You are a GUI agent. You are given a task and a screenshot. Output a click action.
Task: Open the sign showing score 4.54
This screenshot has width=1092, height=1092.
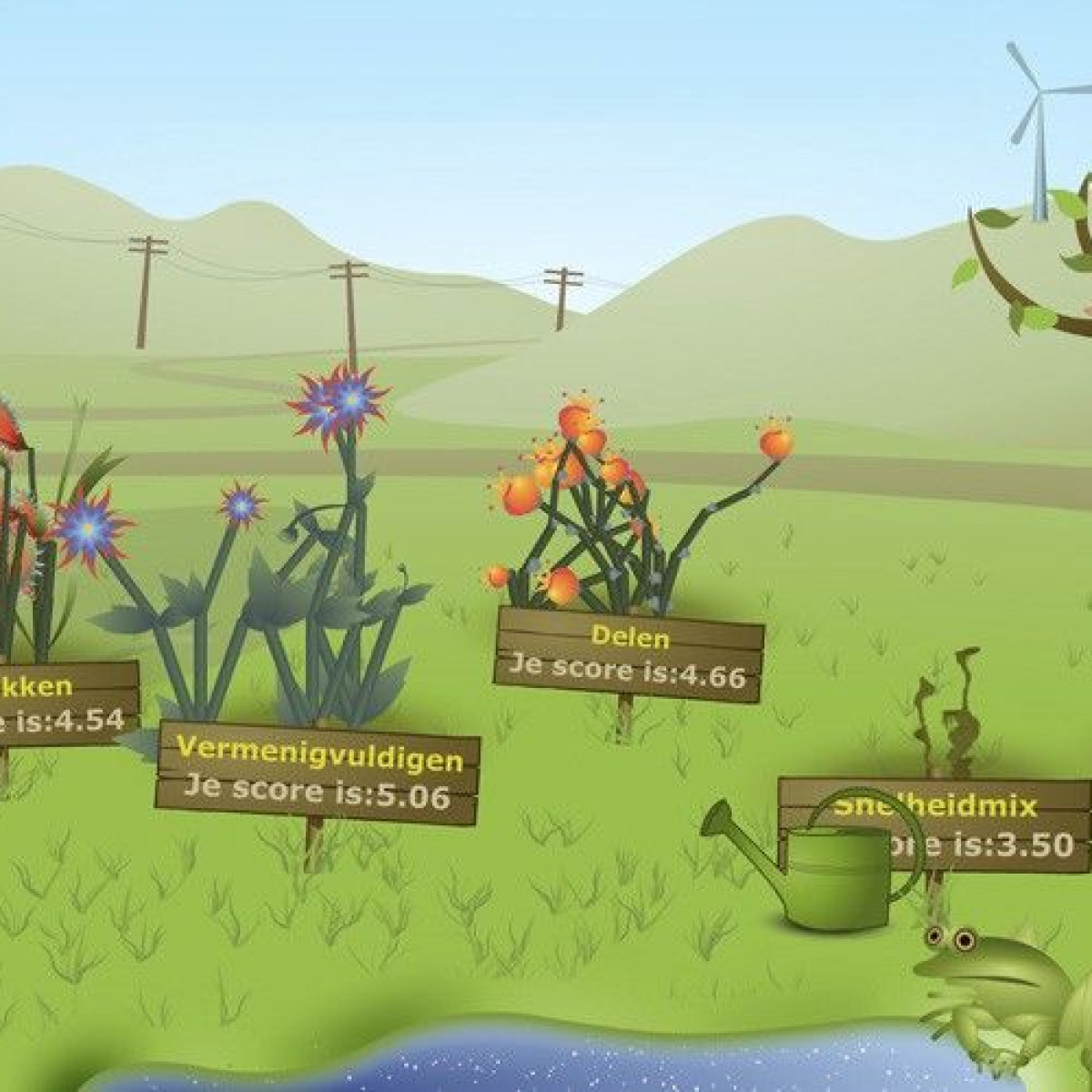pyautogui.click(x=64, y=704)
